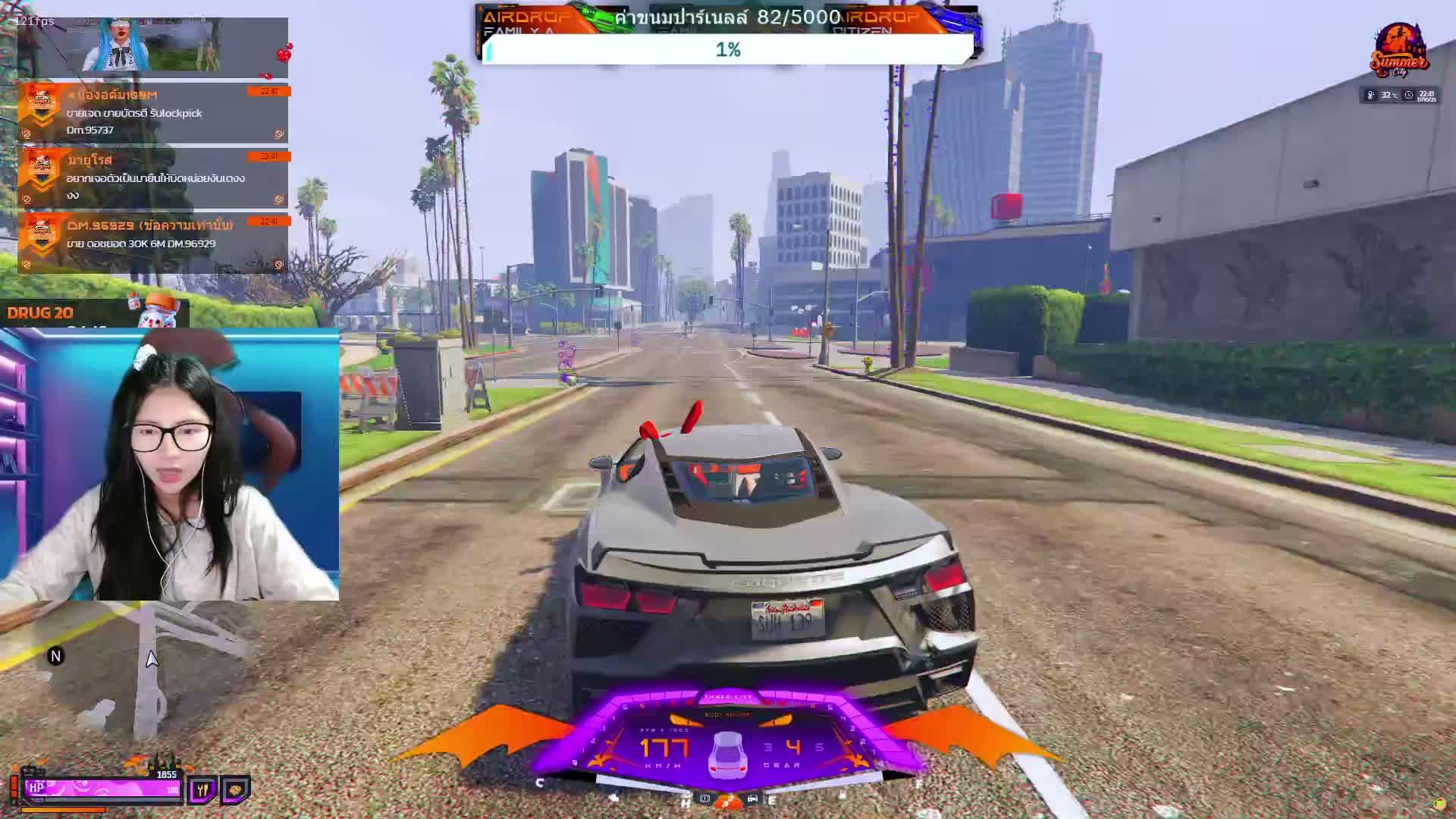Click the temperature widget showing 32 degrees
Viewport: 1456px width, 819px height.
click(x=1388, y=94)
